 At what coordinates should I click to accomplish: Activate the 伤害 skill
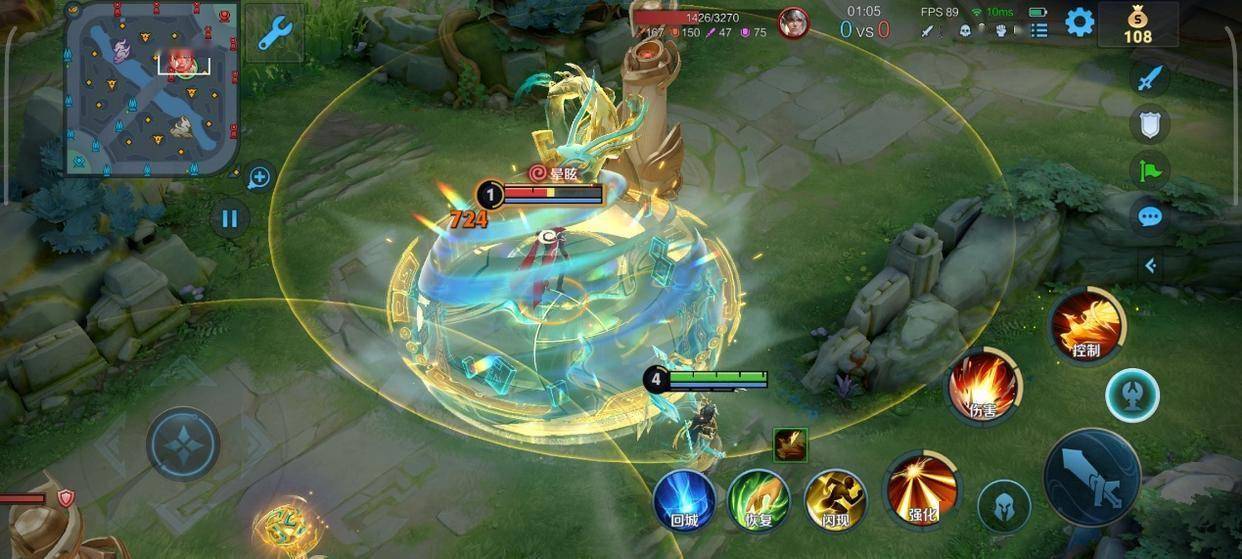click(984, 385)
